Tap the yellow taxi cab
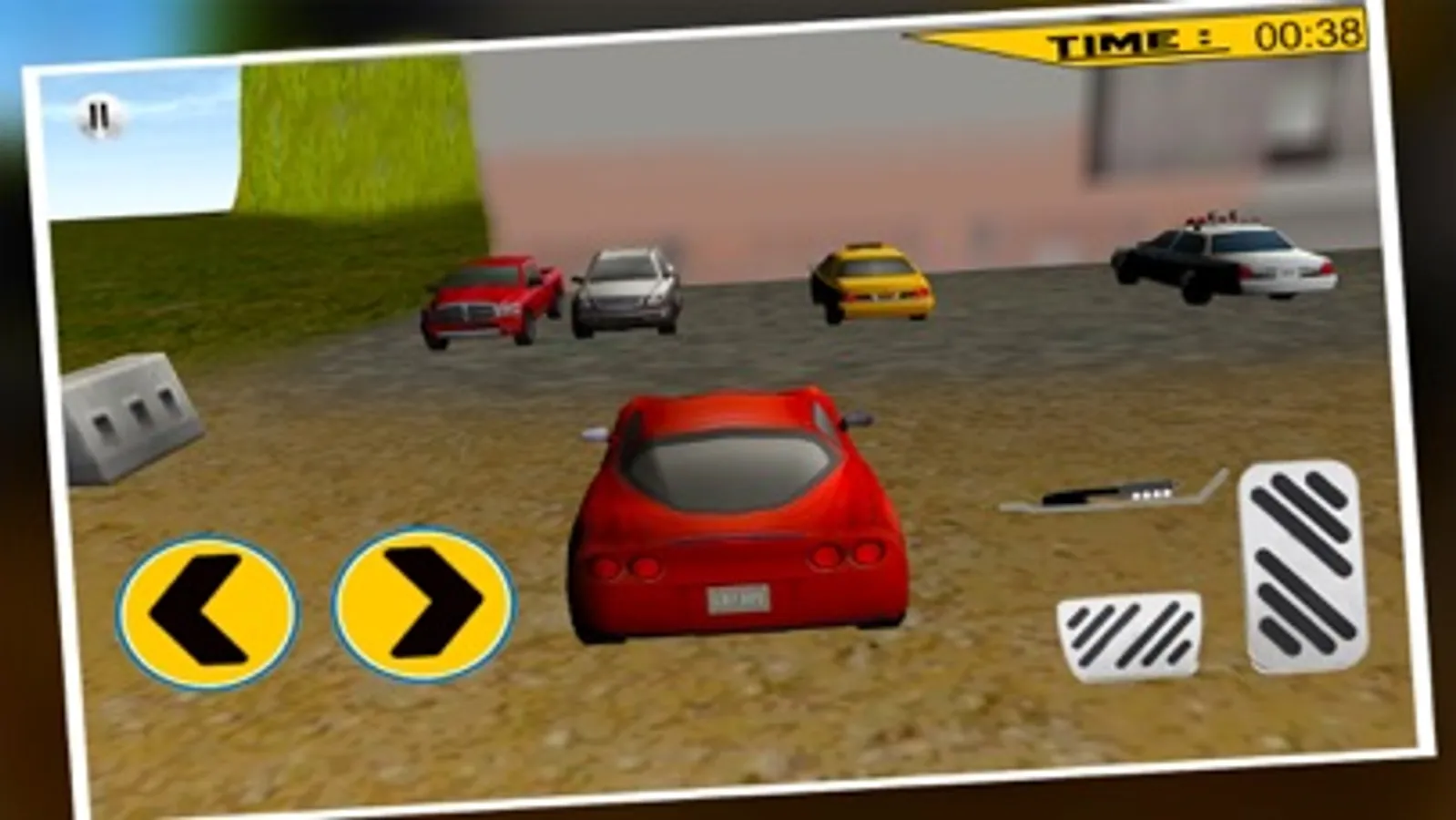 tap(870, 282)
